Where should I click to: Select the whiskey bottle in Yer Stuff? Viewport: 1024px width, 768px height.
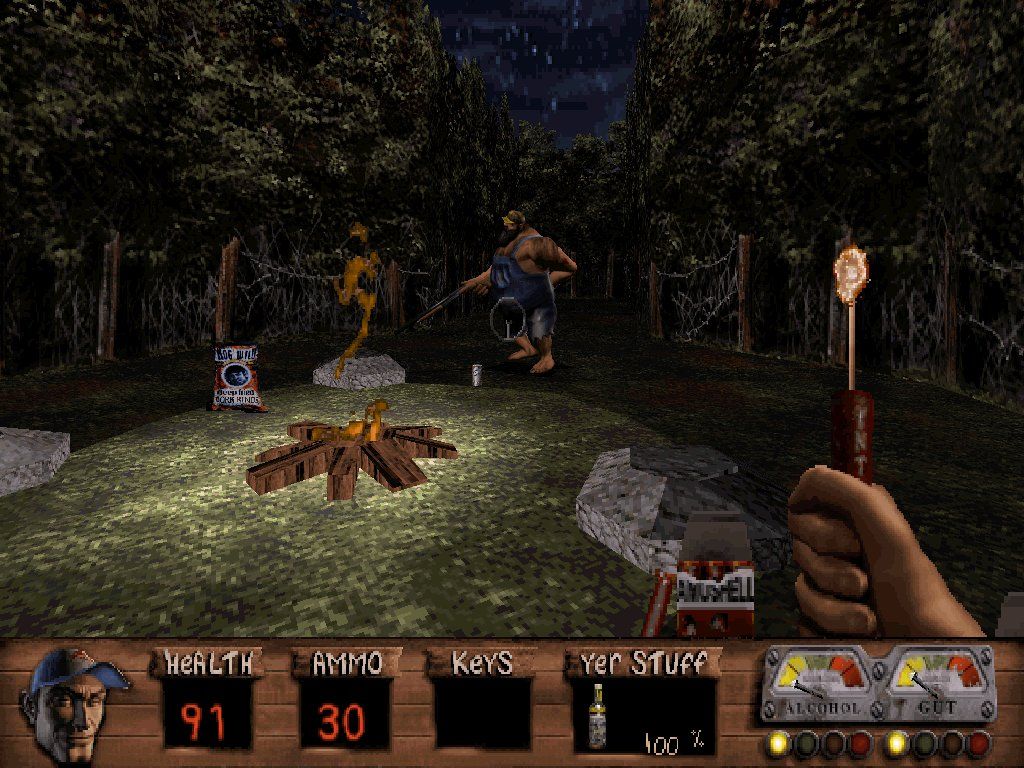(599, 716)
